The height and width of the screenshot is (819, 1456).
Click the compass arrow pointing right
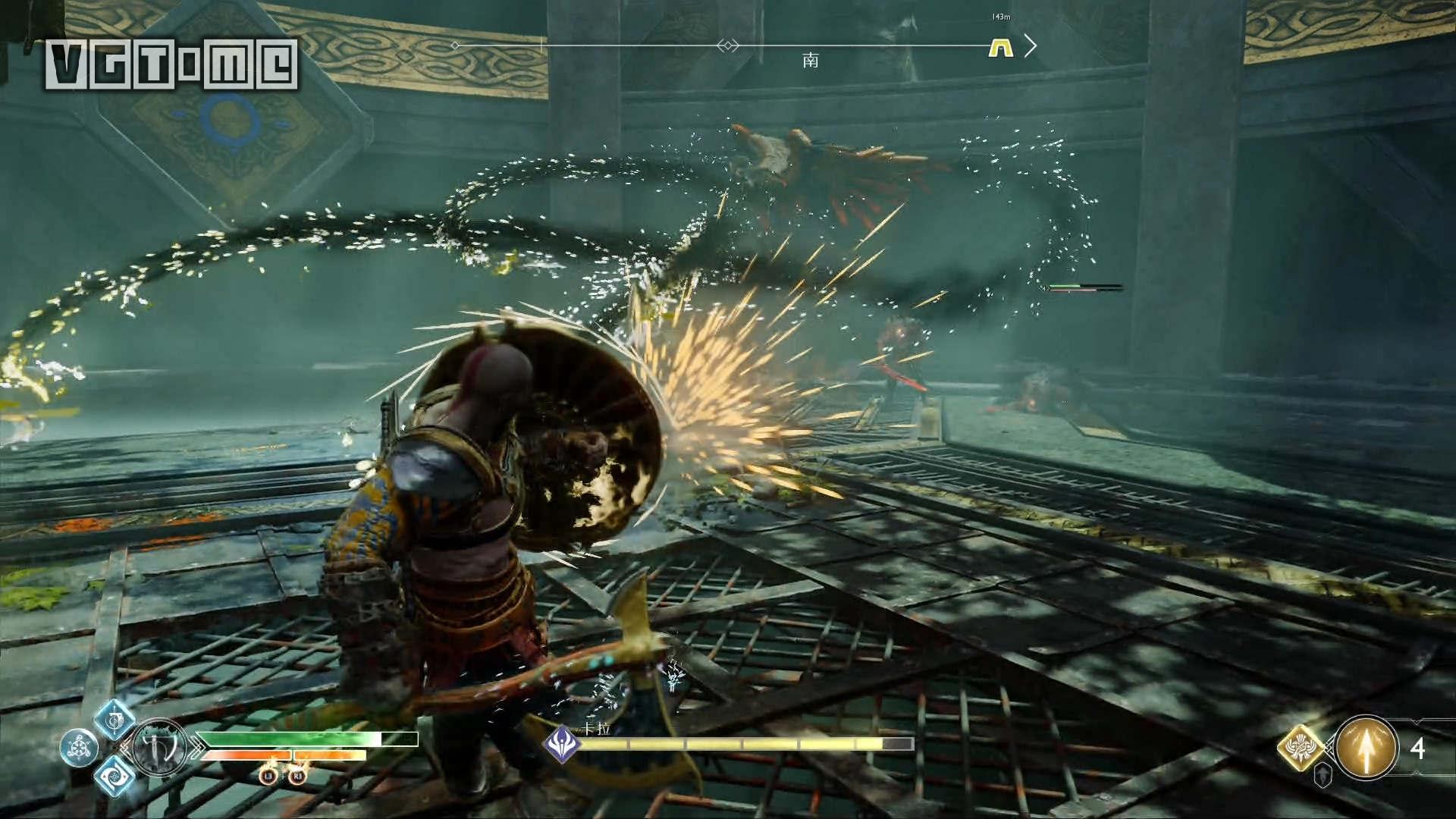click(x=1030, y=46)
